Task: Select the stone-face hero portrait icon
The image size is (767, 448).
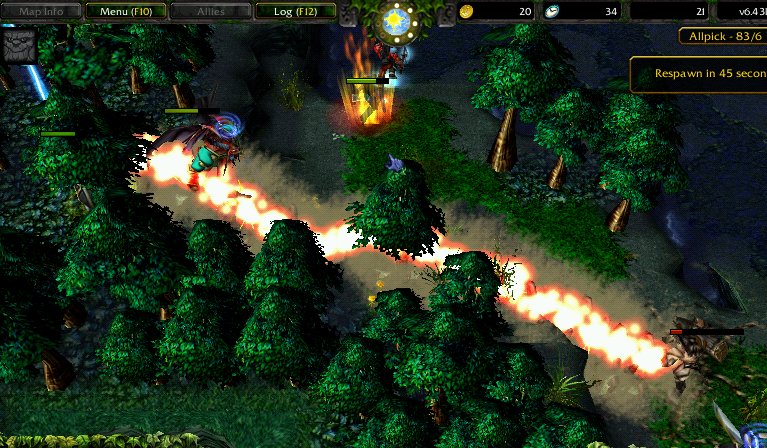Action: pyautogui.click(x=19, y=45)
